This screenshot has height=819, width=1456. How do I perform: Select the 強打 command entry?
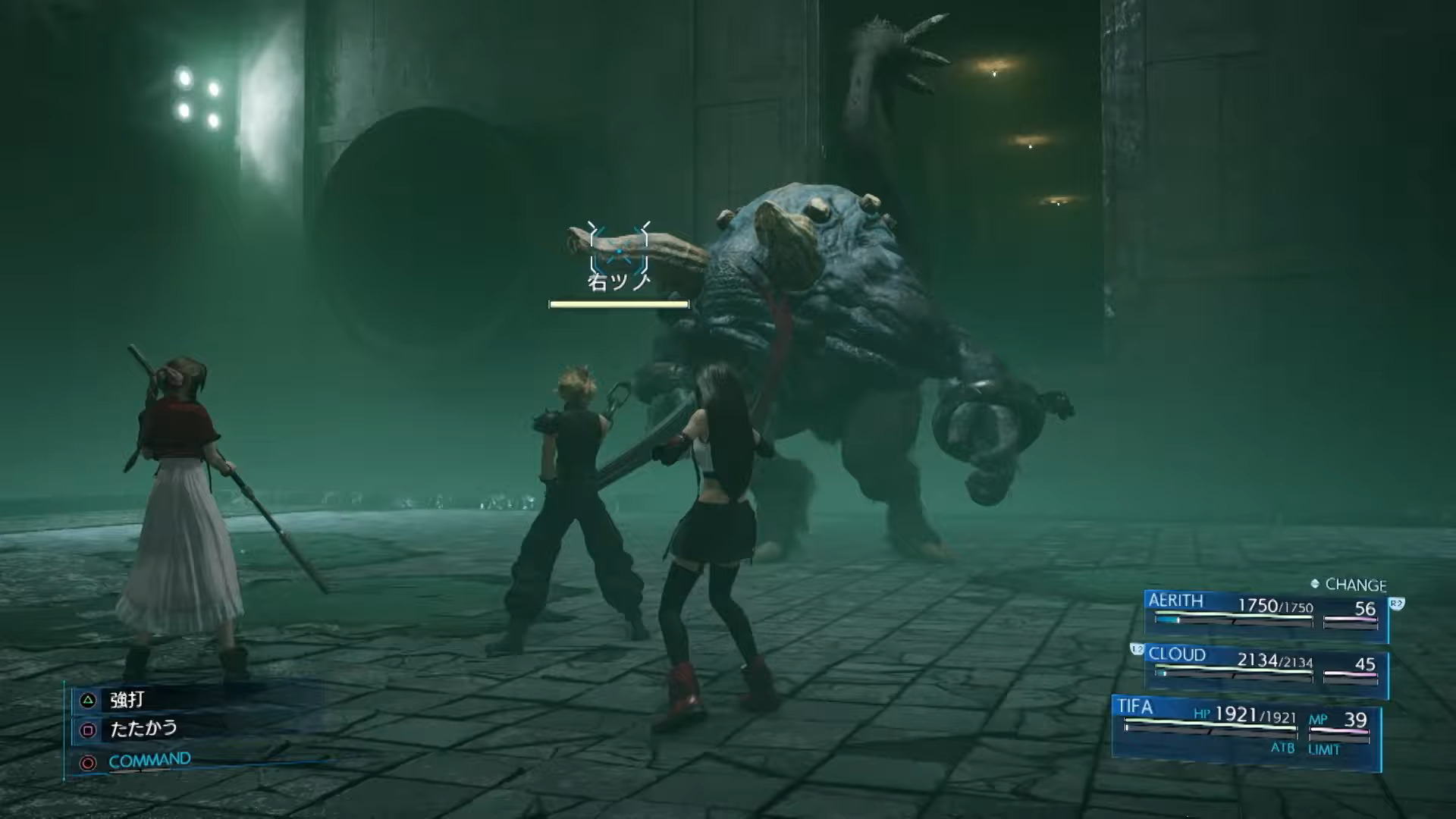(127, 699)
